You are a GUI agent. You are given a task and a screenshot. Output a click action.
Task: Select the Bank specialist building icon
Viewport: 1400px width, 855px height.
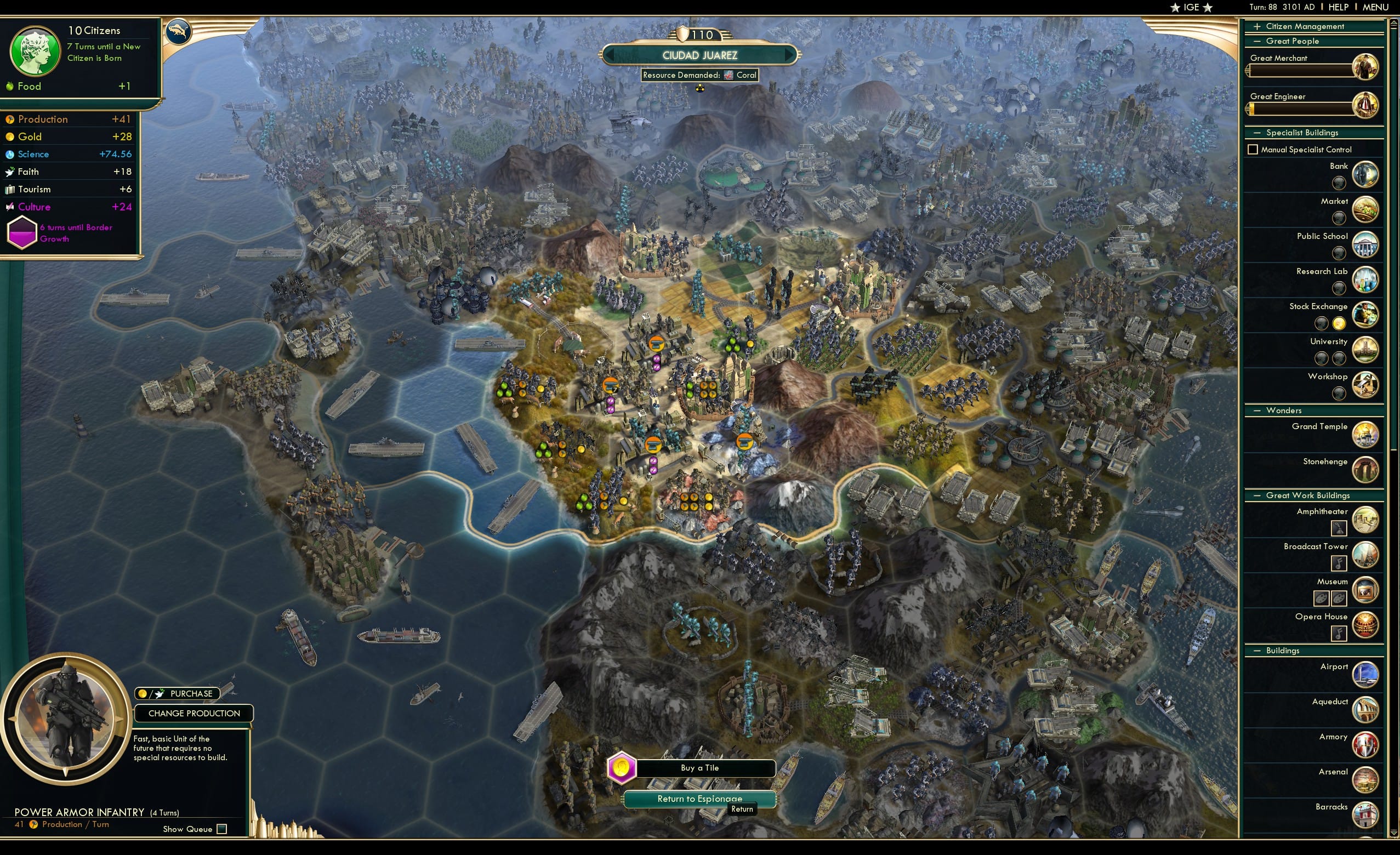pyautogui.click(x=1365, y=174)
